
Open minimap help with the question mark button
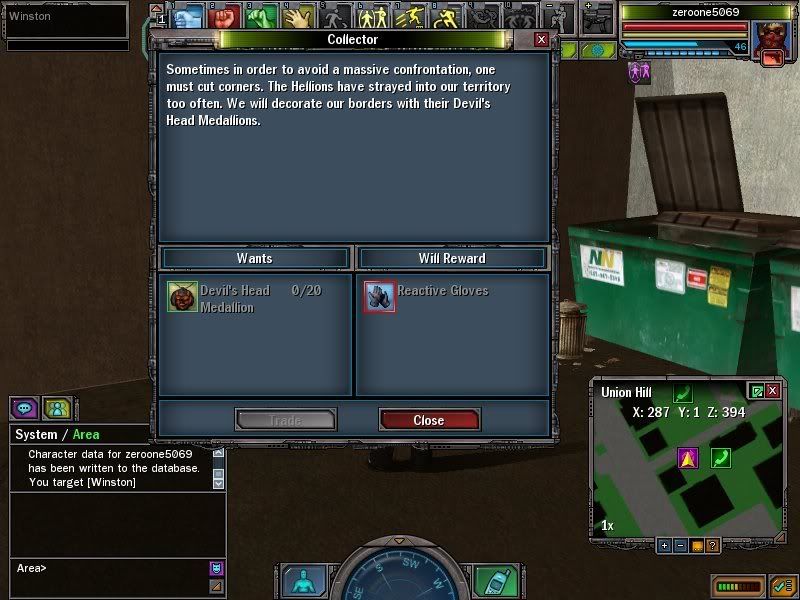point(712,546)
